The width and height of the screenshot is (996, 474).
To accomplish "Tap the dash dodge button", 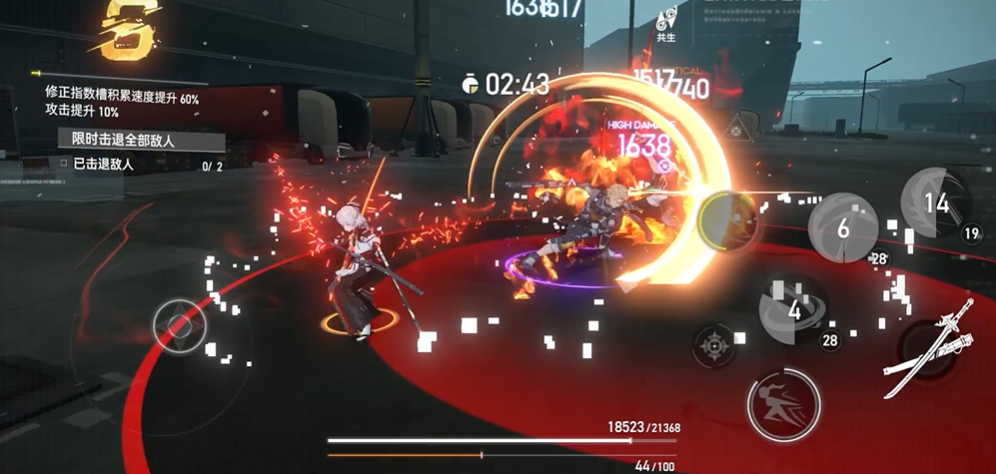I will pyautogui.click(x=783, y=405).
